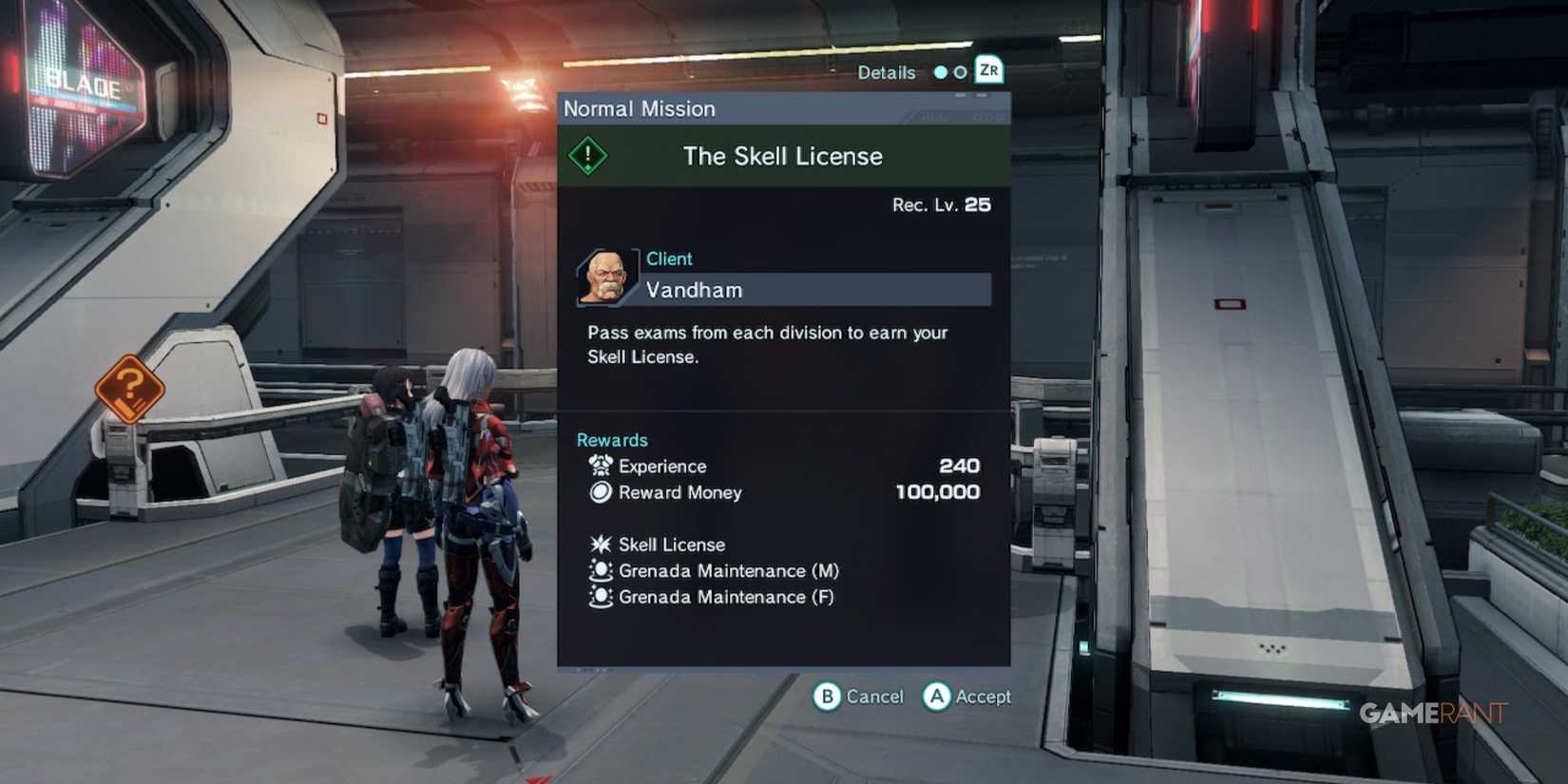This screenshot has width=1568, height=784.
Task: Select the Normal Mission header tab
Action: click(640, 108)
